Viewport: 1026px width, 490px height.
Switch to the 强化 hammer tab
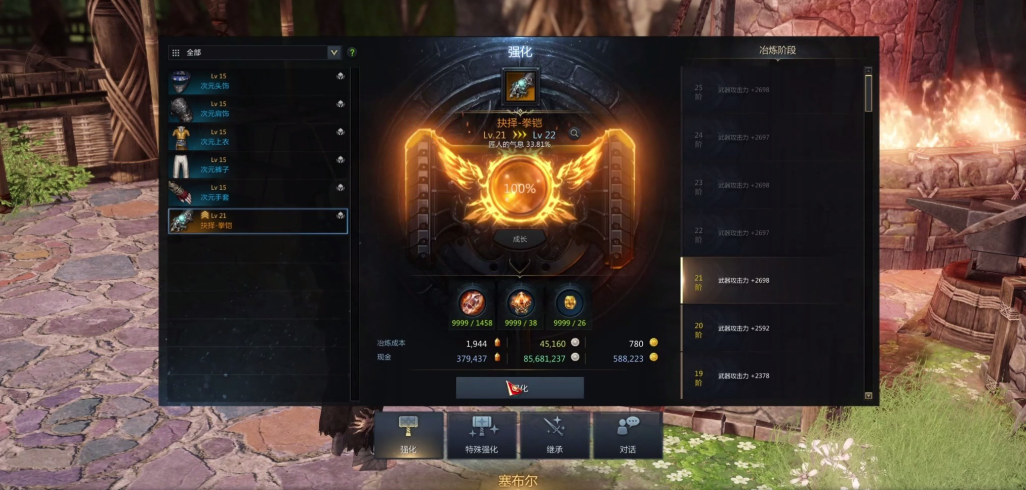(408, 435)
